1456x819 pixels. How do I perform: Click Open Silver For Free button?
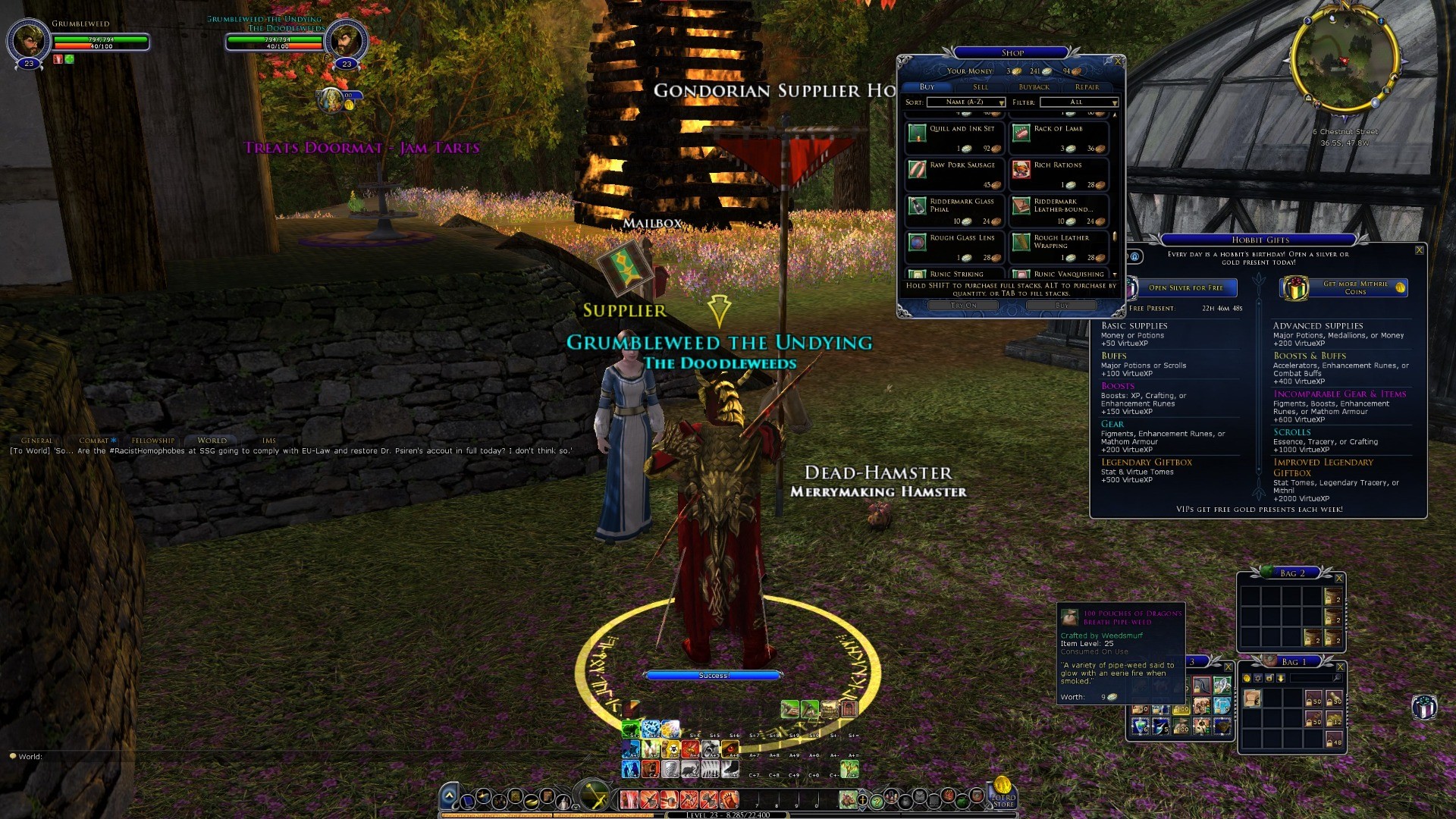point(1185,288)
